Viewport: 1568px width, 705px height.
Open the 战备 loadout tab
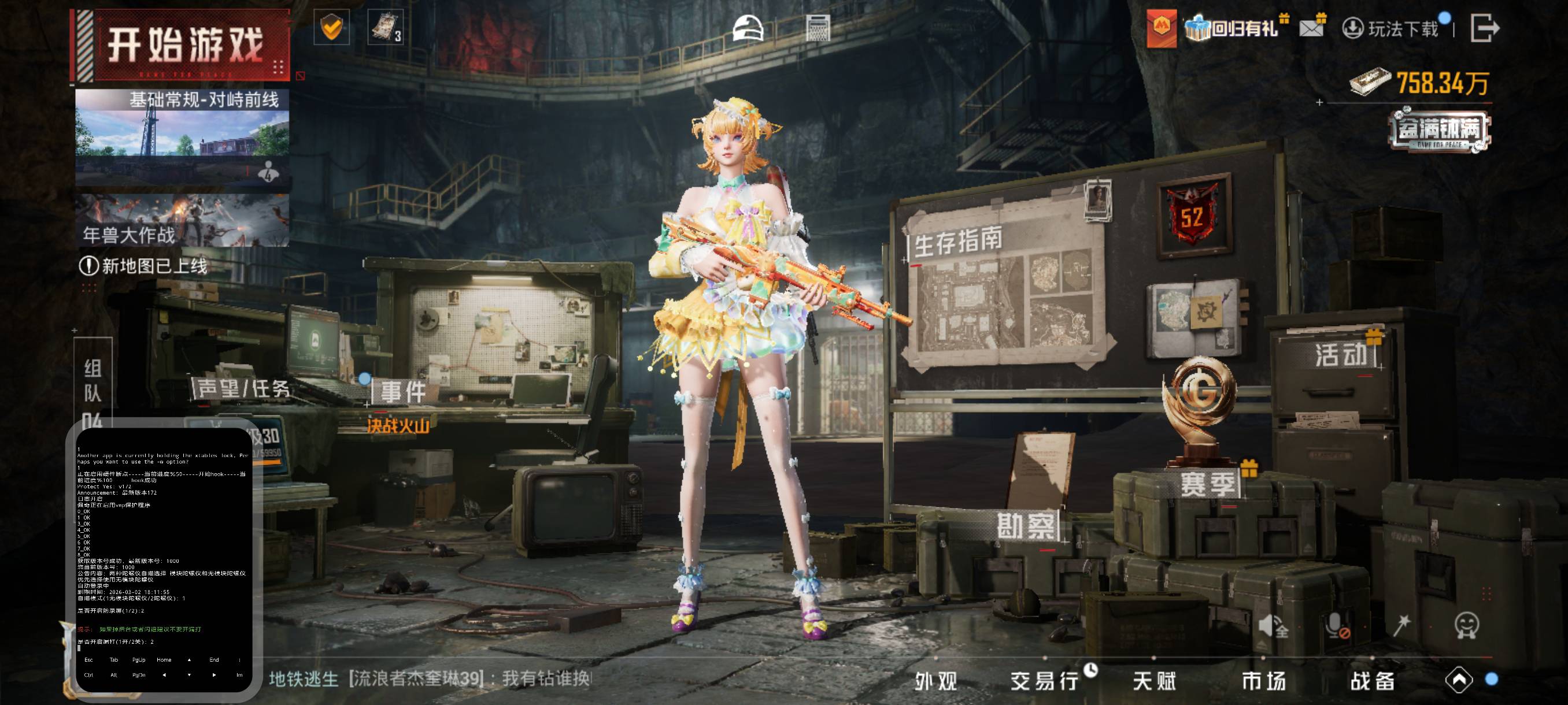(x=1373, y=681)
